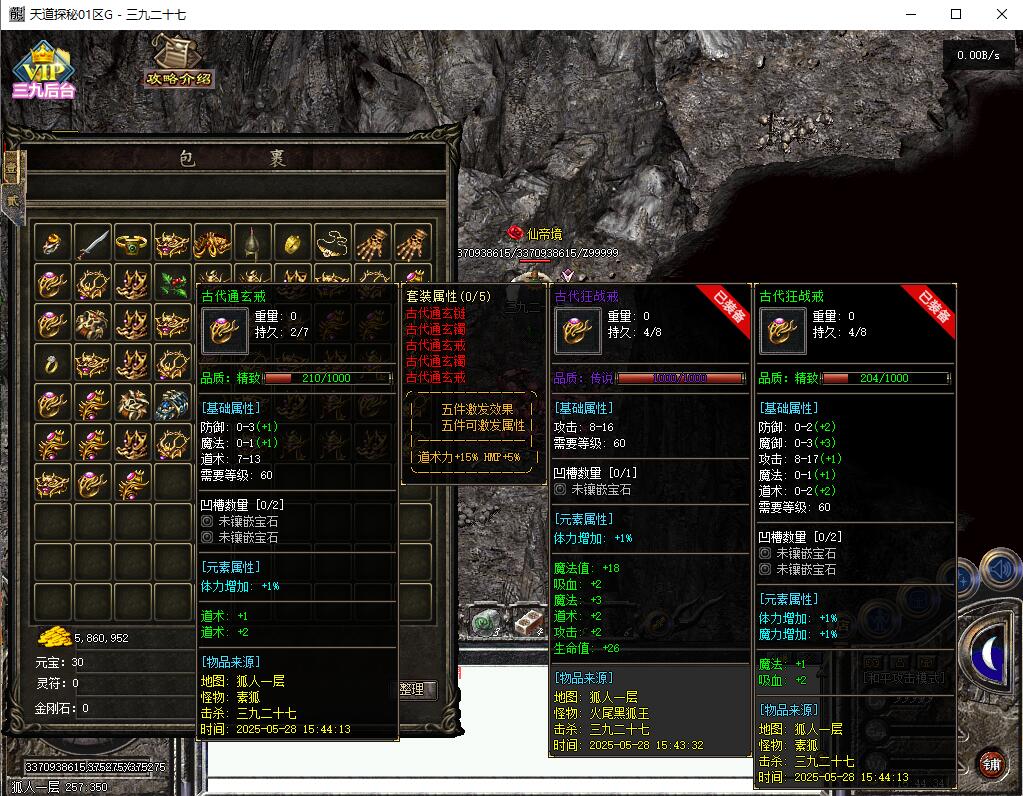Choose the holly berry item slot
The height and width of the screenshot is (796, 1023).
point(173,283)
